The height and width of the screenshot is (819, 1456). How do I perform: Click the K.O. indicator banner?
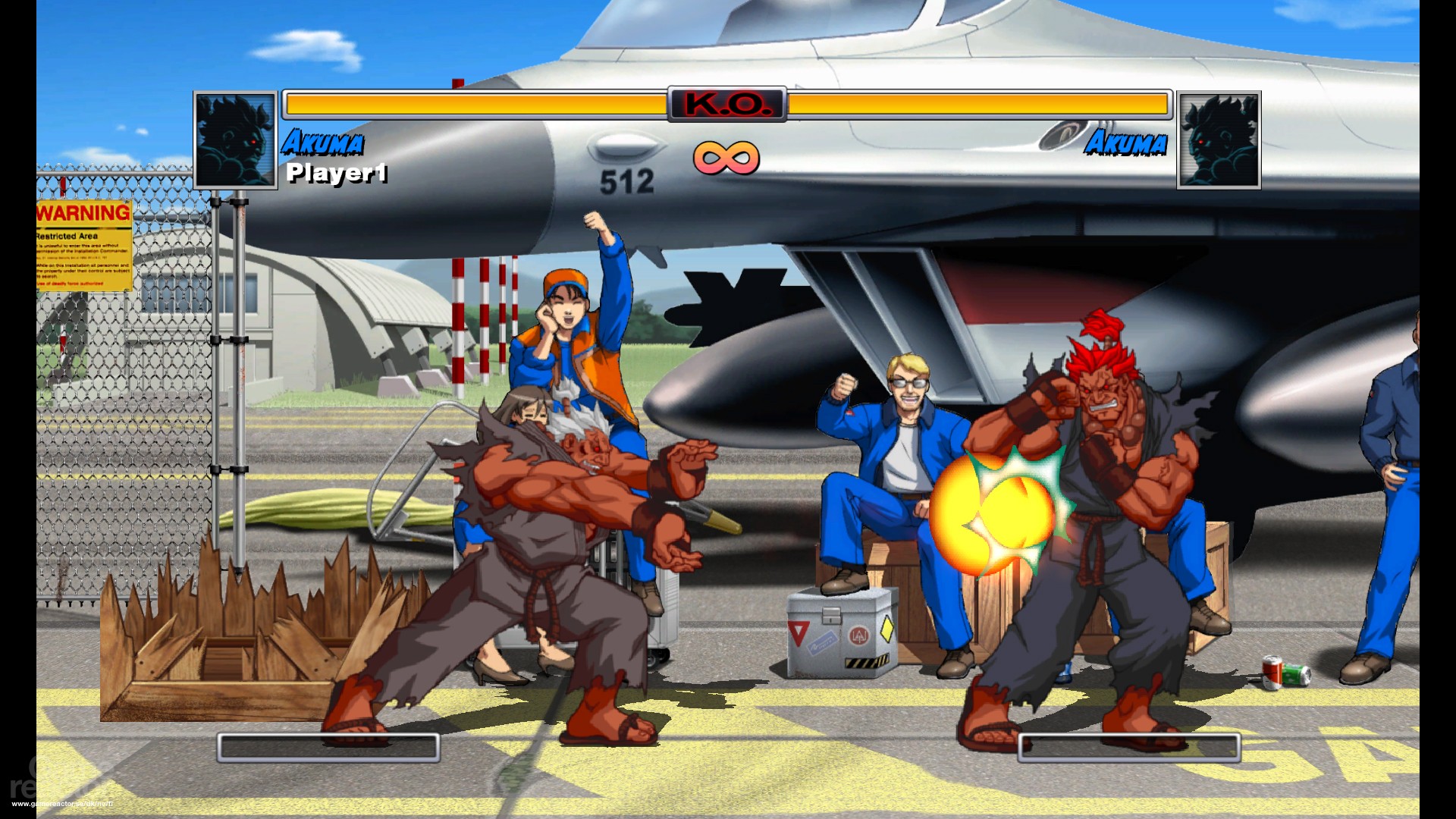[726, 105]
